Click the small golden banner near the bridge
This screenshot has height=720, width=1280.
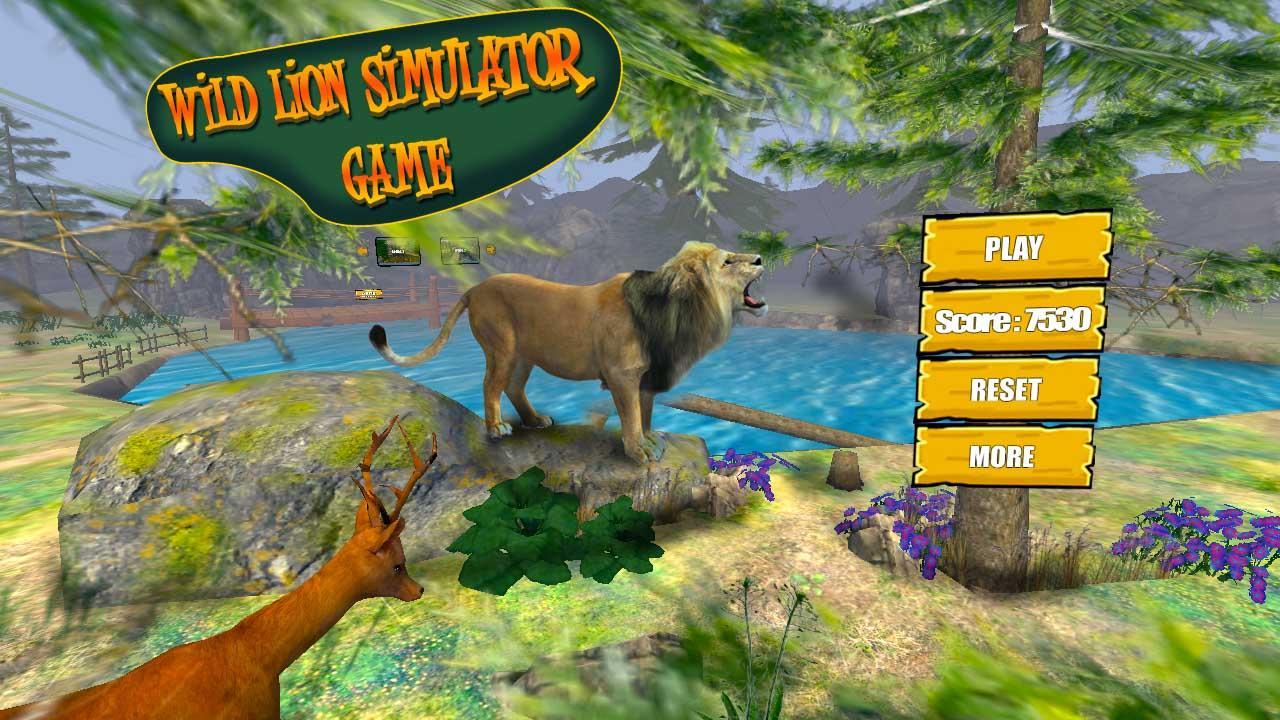click(x=369, y=295)
